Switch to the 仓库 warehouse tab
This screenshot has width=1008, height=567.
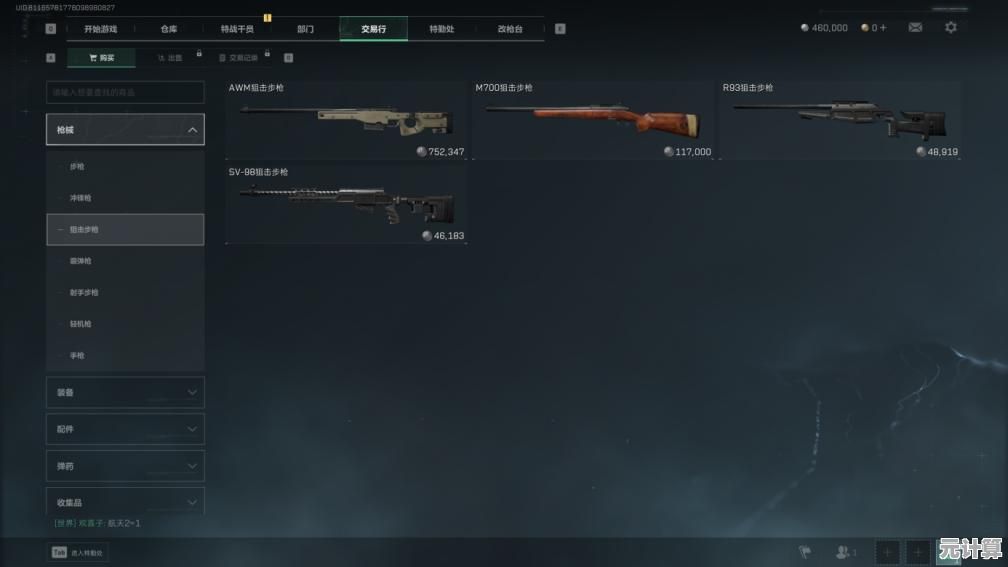pyautogui.click(x=169, y=29)
